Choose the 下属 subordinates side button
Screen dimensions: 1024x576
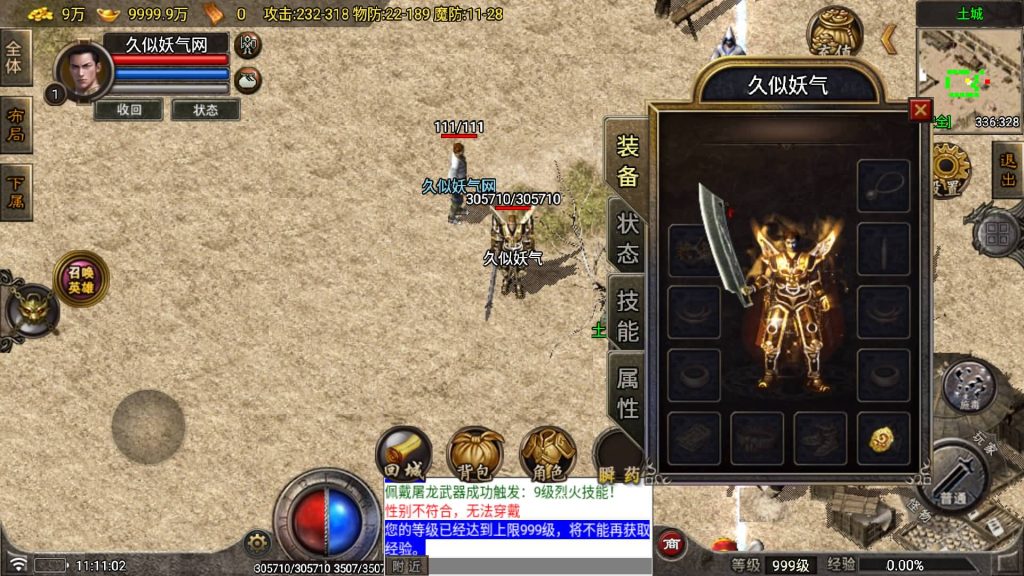point(16,192)
